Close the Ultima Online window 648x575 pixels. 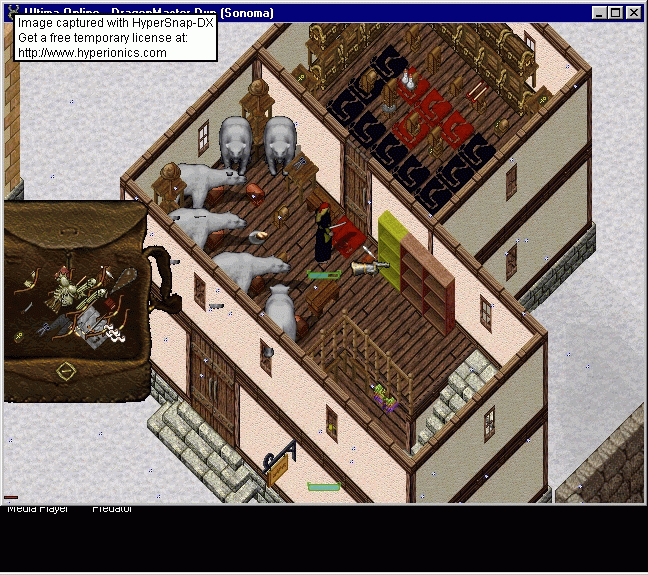point(634,13)
